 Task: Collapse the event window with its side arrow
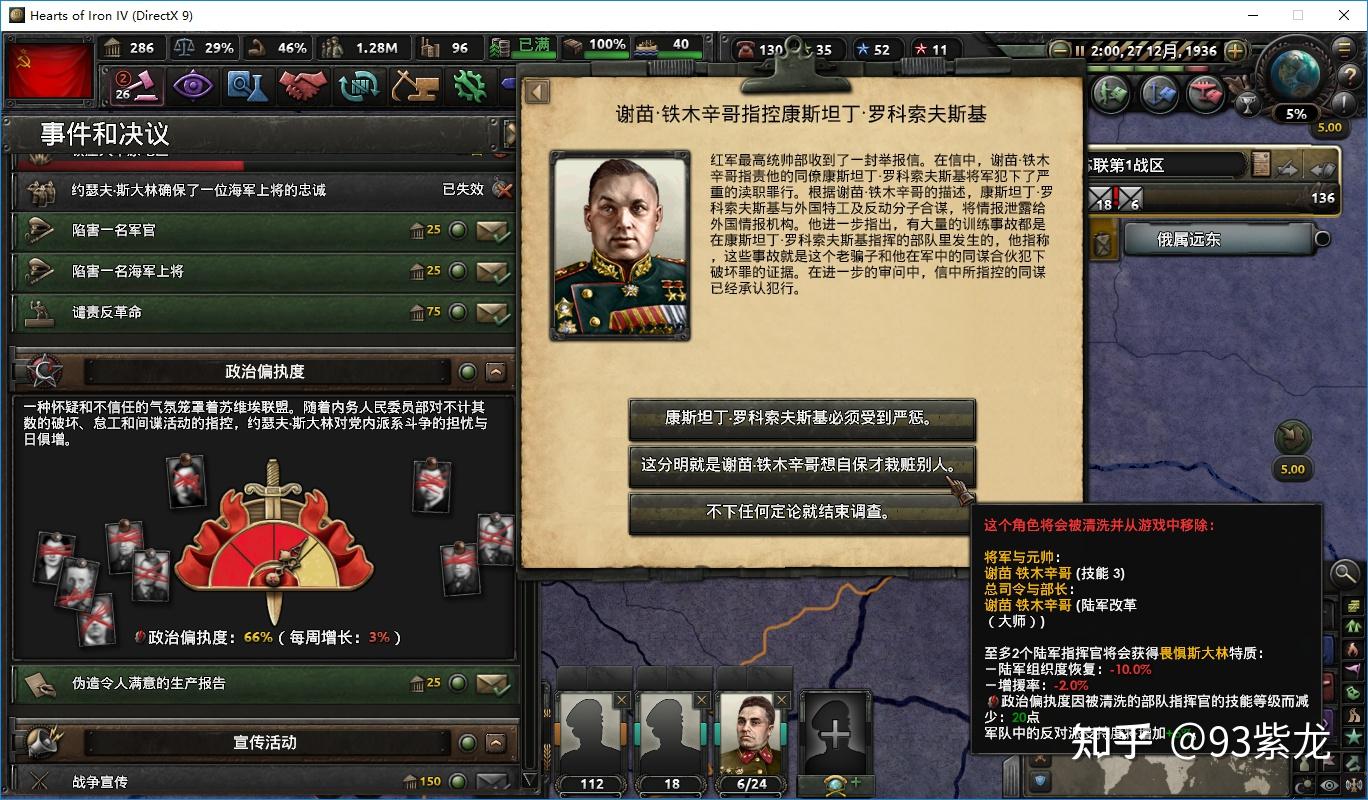coord(536,90)
